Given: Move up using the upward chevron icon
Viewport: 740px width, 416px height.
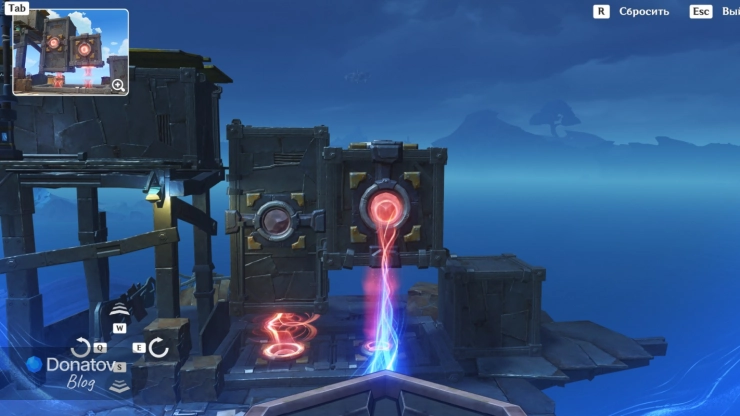Looking at the screenshot, I should click(x=120, y=308).
